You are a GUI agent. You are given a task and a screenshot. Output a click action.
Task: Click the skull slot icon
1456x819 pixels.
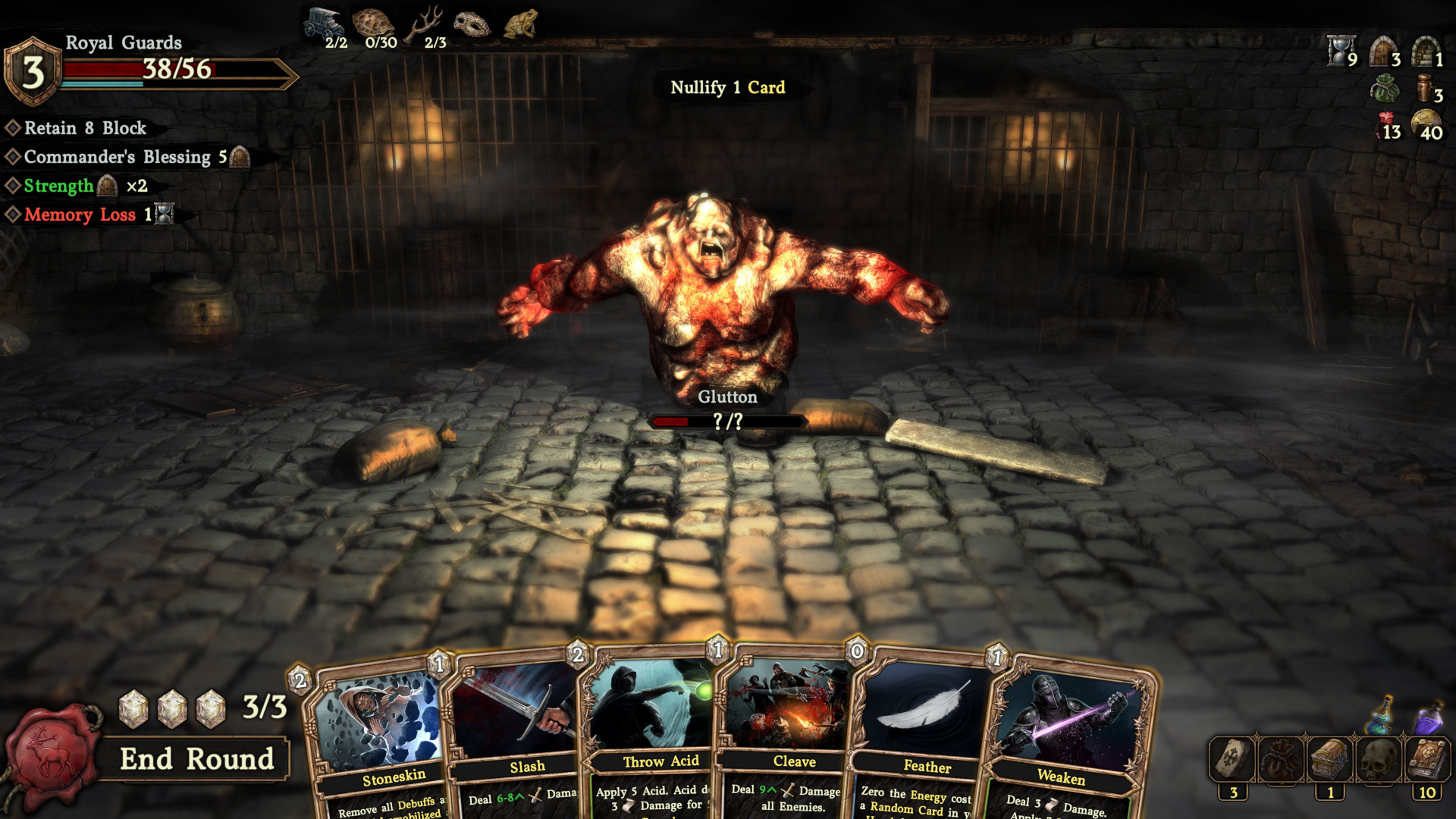click(x=1379, y=759)
